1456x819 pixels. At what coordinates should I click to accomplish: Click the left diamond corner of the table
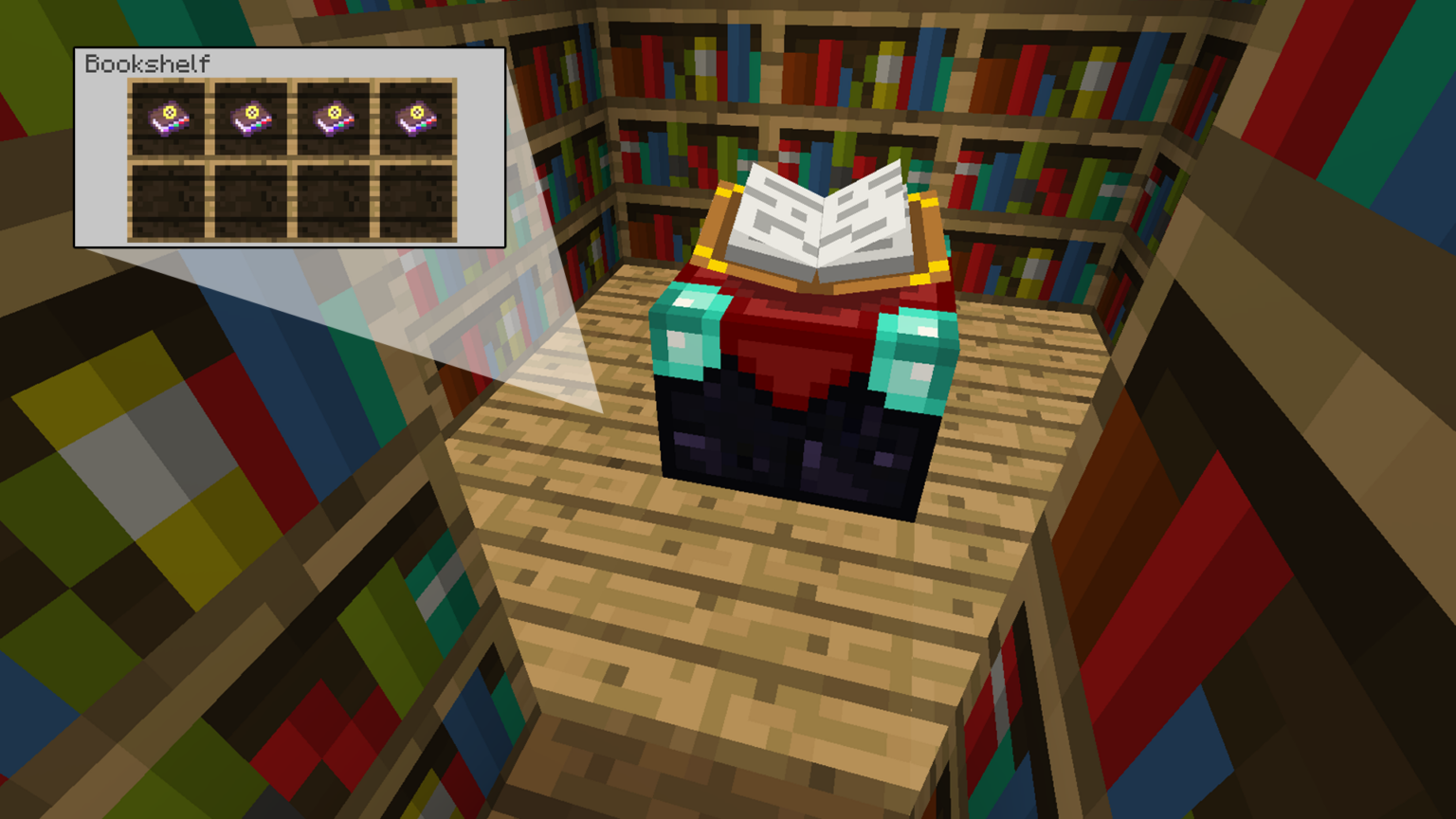point(687,337)
